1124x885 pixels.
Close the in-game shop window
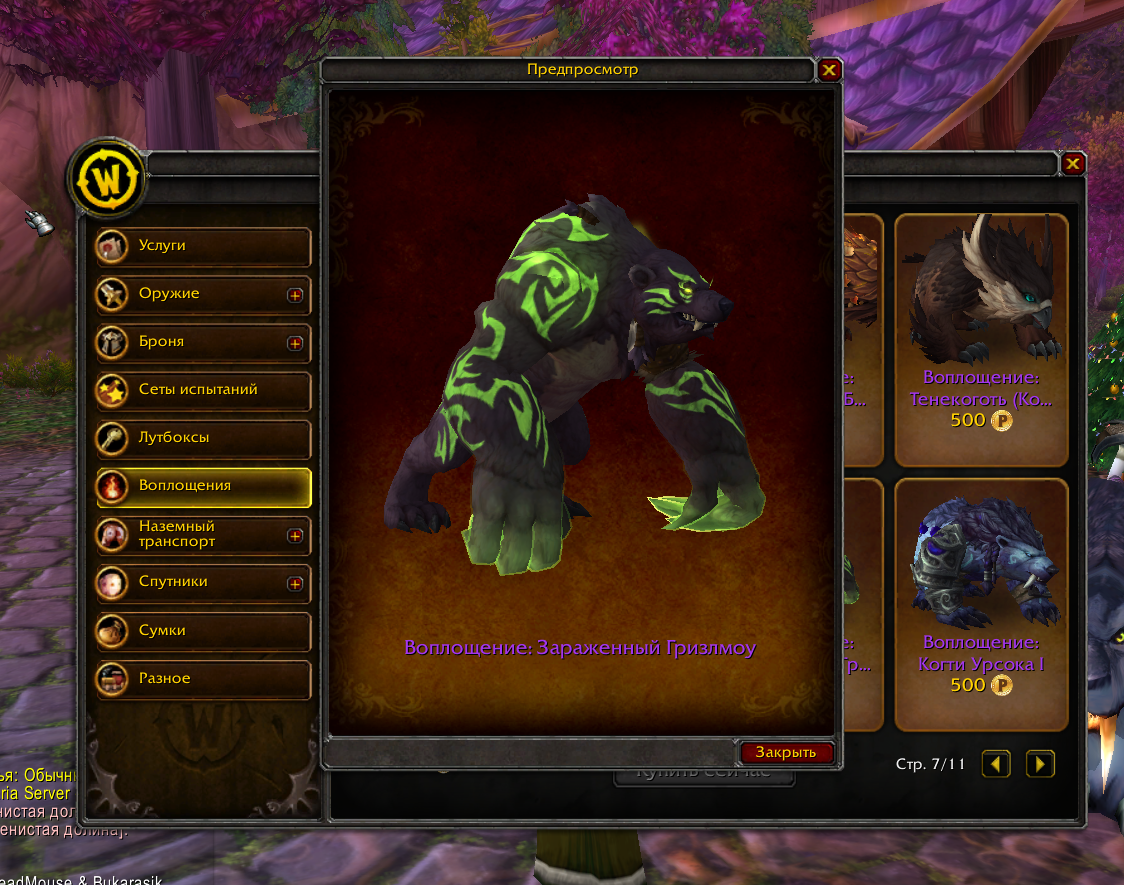[1073, 163]
